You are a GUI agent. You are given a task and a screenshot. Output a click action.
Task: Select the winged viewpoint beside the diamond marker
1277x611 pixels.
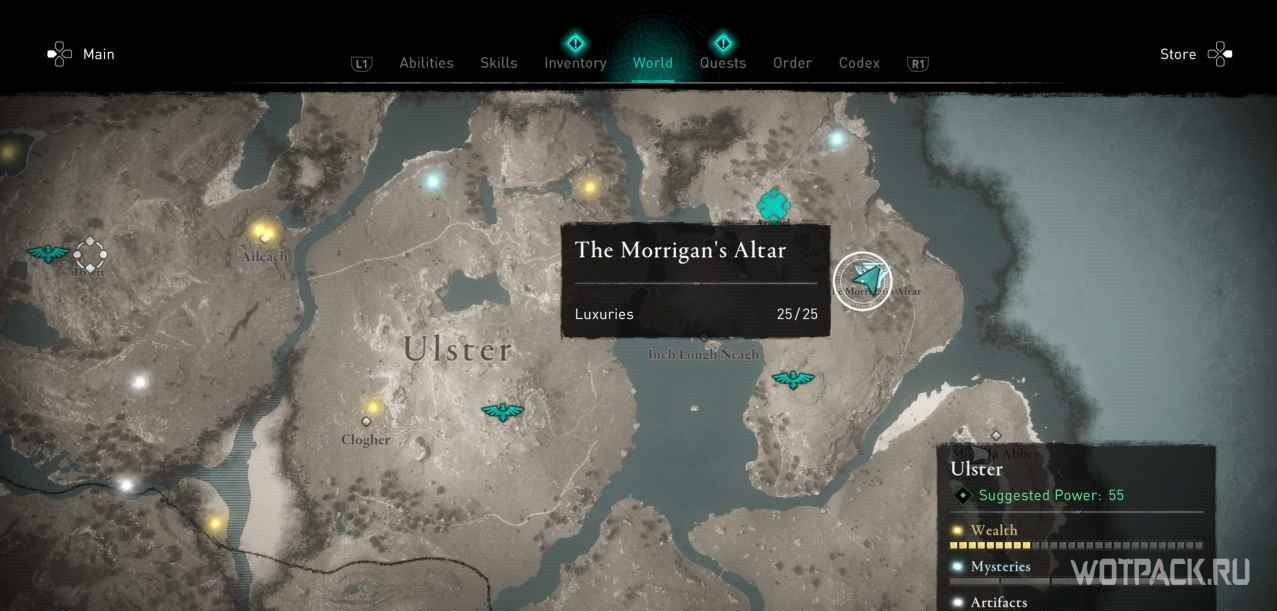47,253
